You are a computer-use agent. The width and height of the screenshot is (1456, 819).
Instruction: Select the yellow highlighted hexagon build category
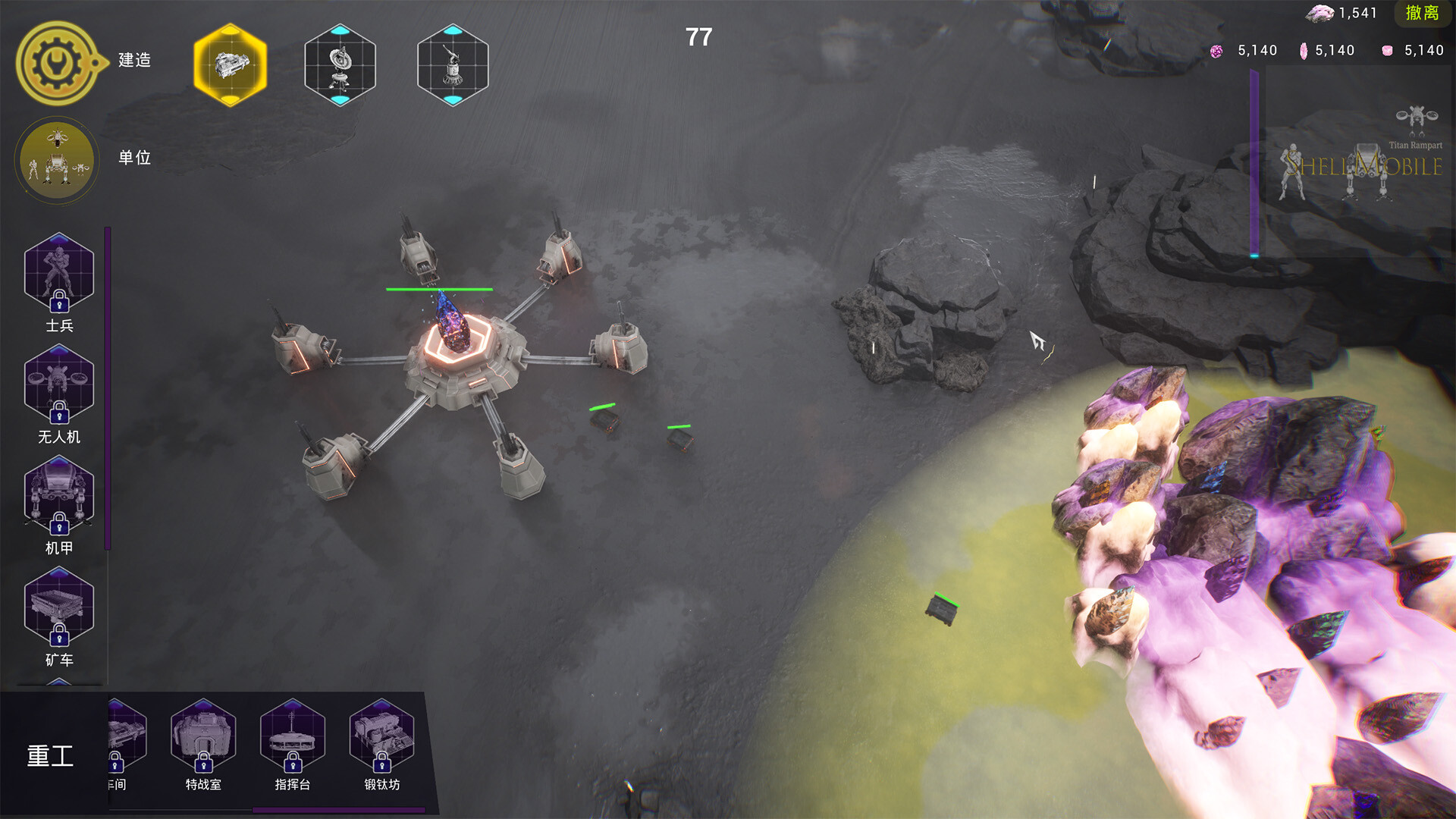(231, 64)
